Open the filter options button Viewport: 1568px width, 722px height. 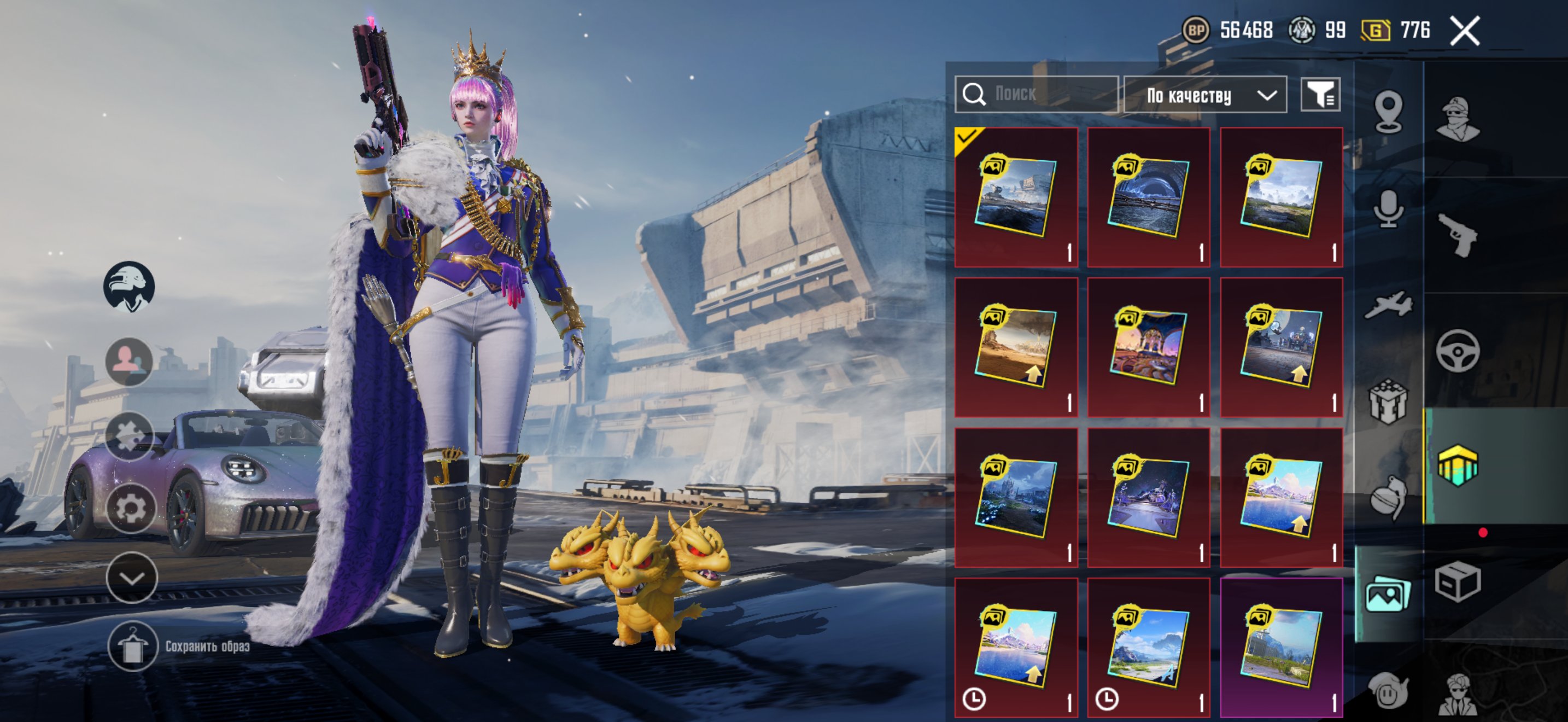pyautogui.click(x=1320, y=95)
